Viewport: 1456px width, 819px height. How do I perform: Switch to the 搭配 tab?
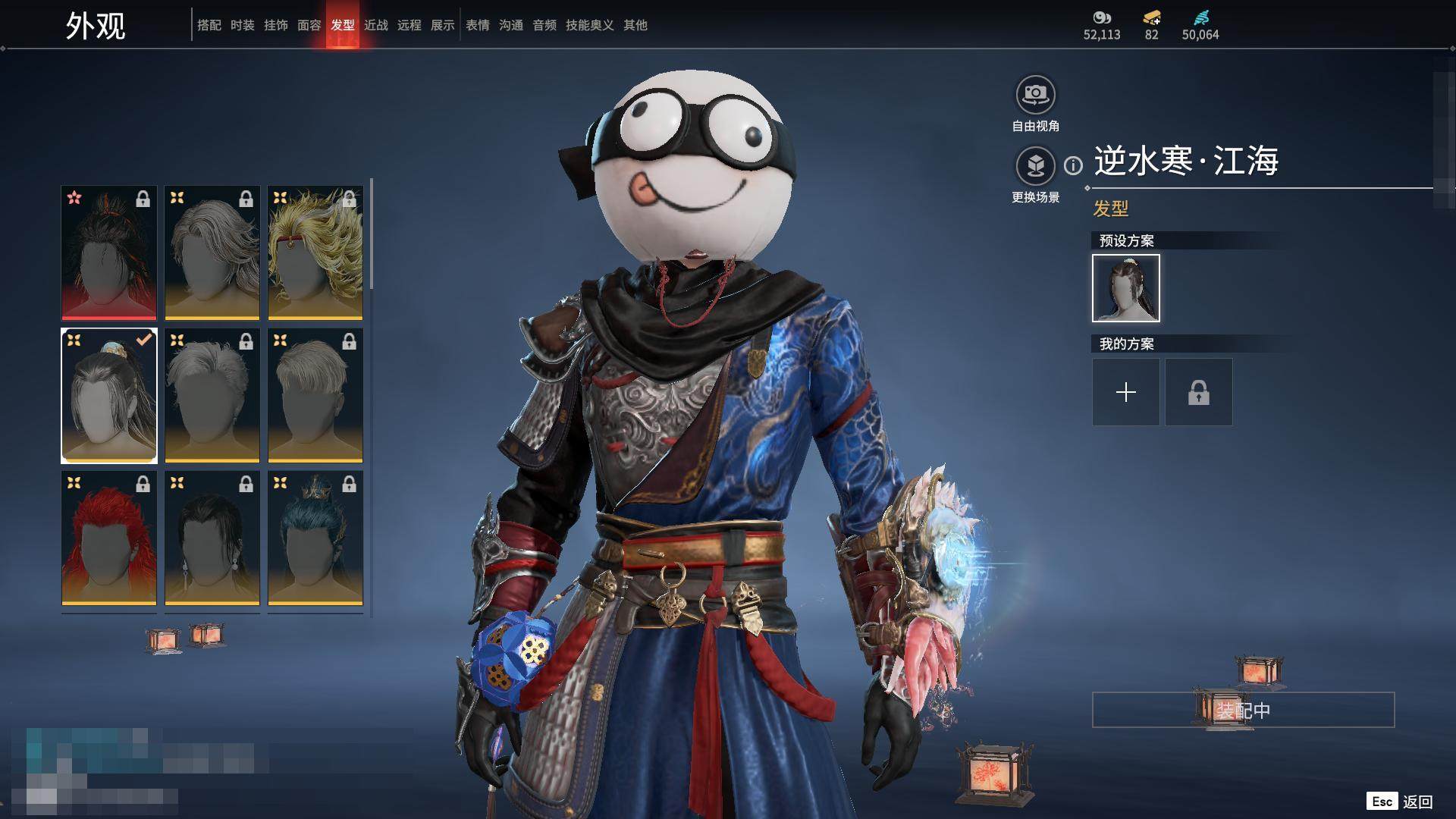click(209, 25)
